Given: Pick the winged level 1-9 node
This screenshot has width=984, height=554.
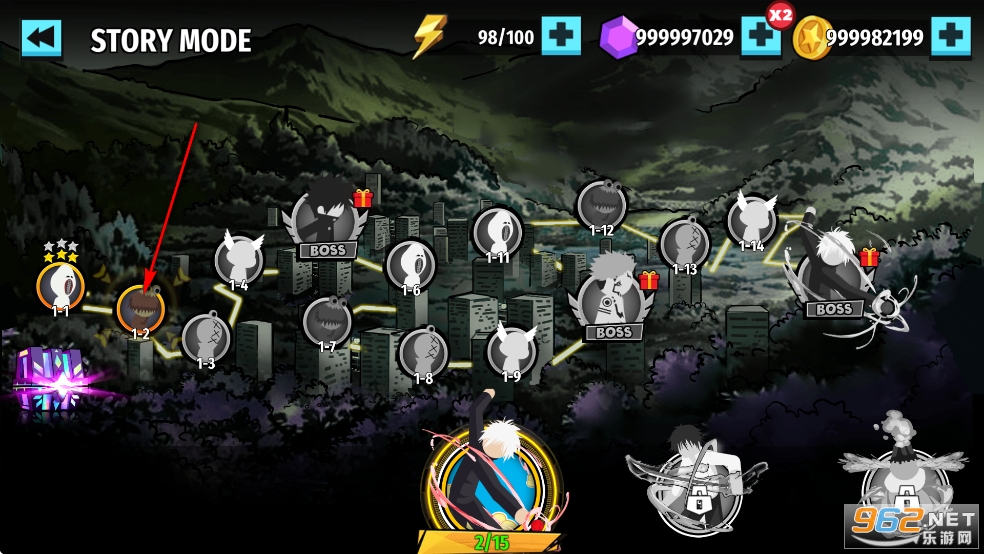Looking at the screenshot, I should (511, 350).
